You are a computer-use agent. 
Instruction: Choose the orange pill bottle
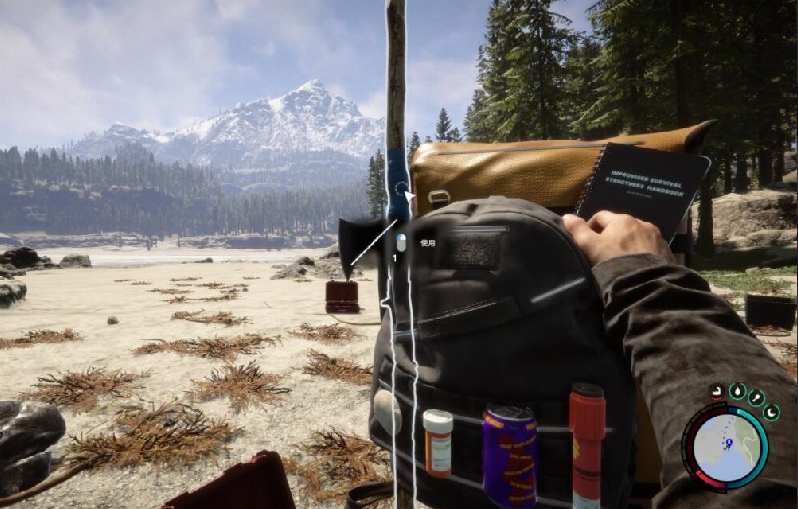tap(438, 441)
